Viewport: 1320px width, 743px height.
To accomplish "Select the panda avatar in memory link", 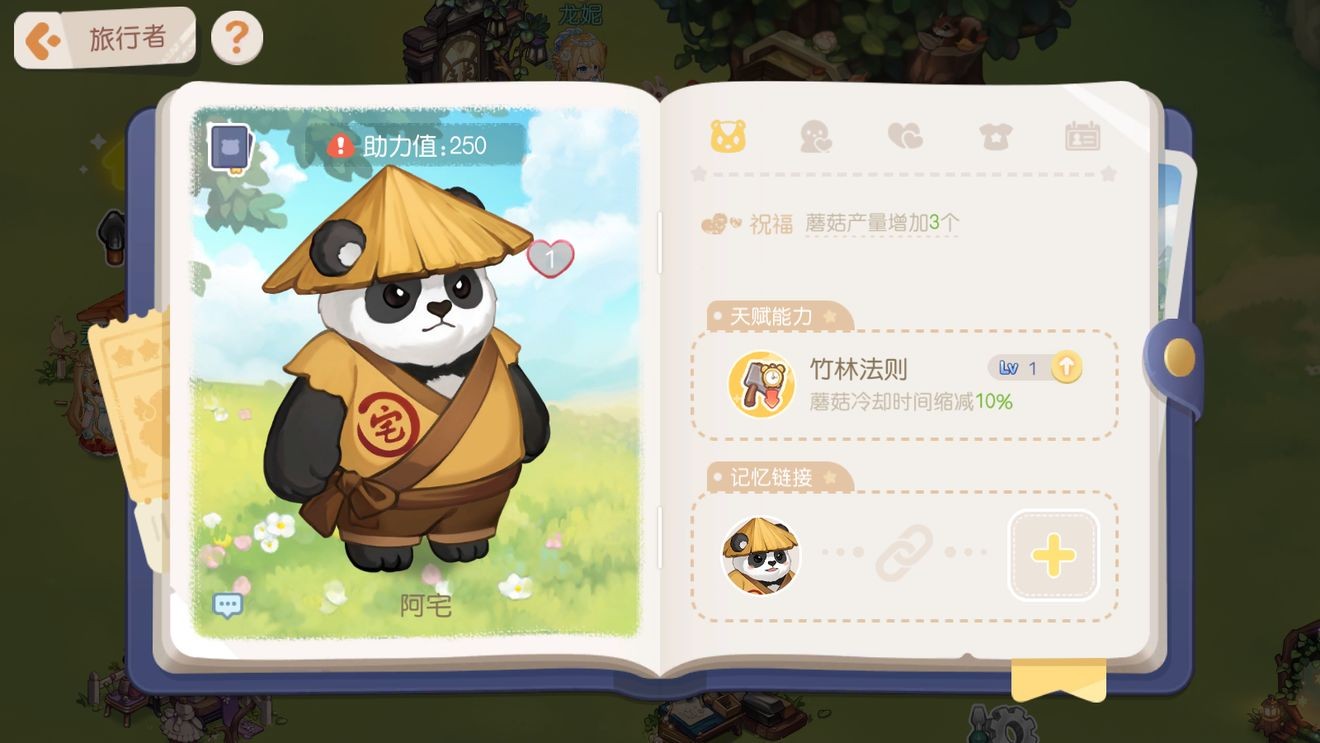I will click(760, 553).
